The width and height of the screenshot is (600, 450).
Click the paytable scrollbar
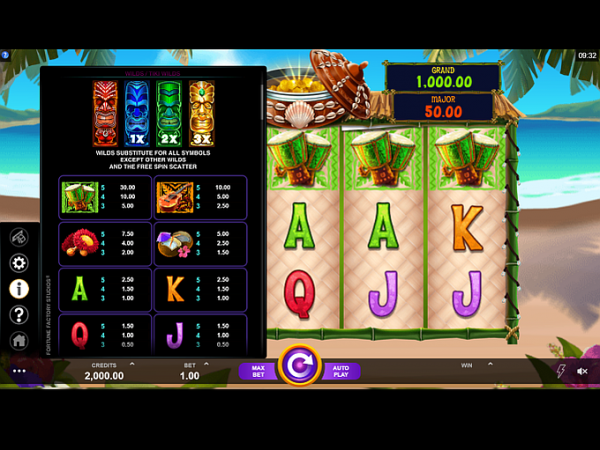coord(263,100)
